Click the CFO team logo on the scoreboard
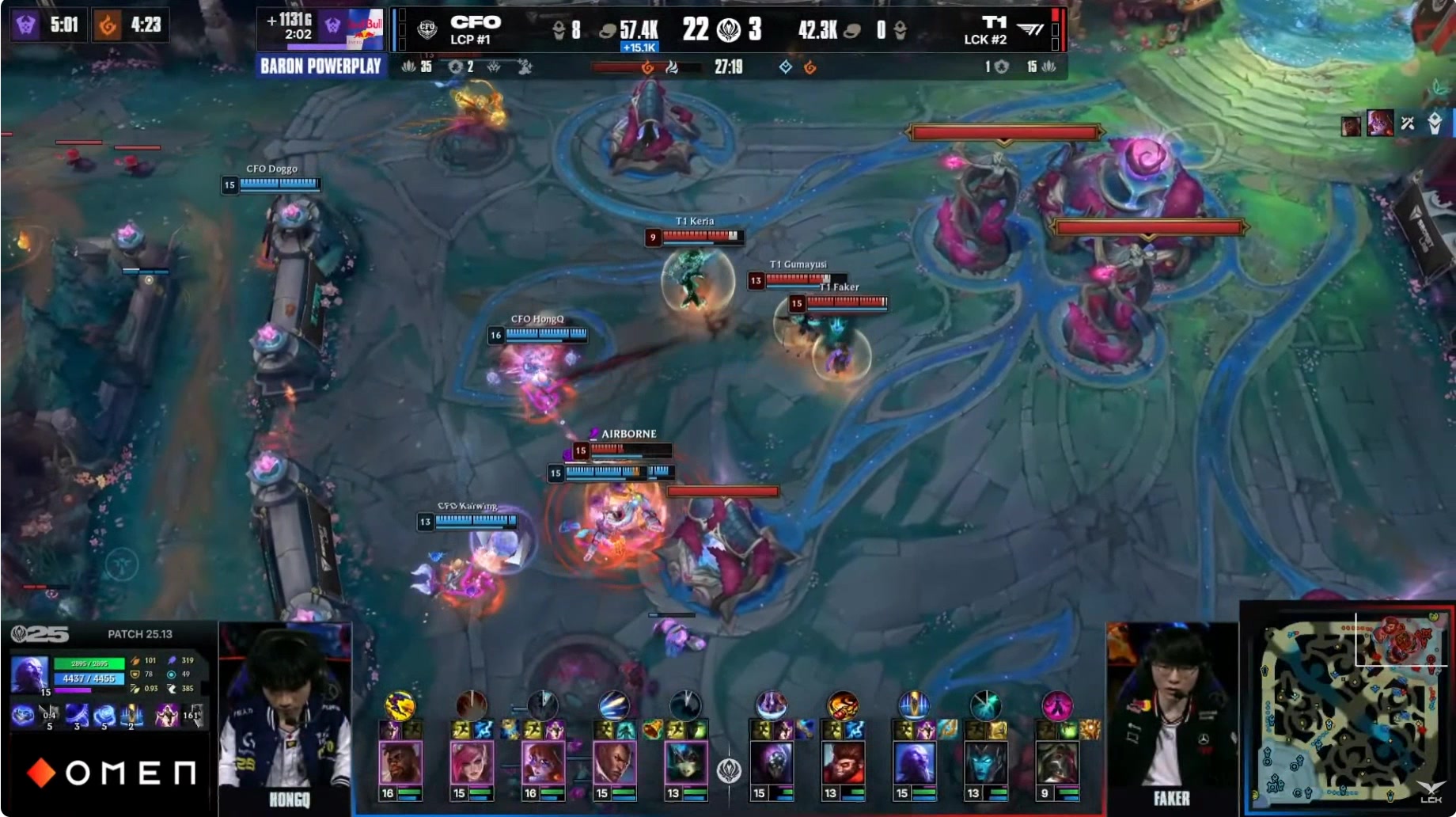The height and width of the screenshot is (817, 1456). [427, 30]
